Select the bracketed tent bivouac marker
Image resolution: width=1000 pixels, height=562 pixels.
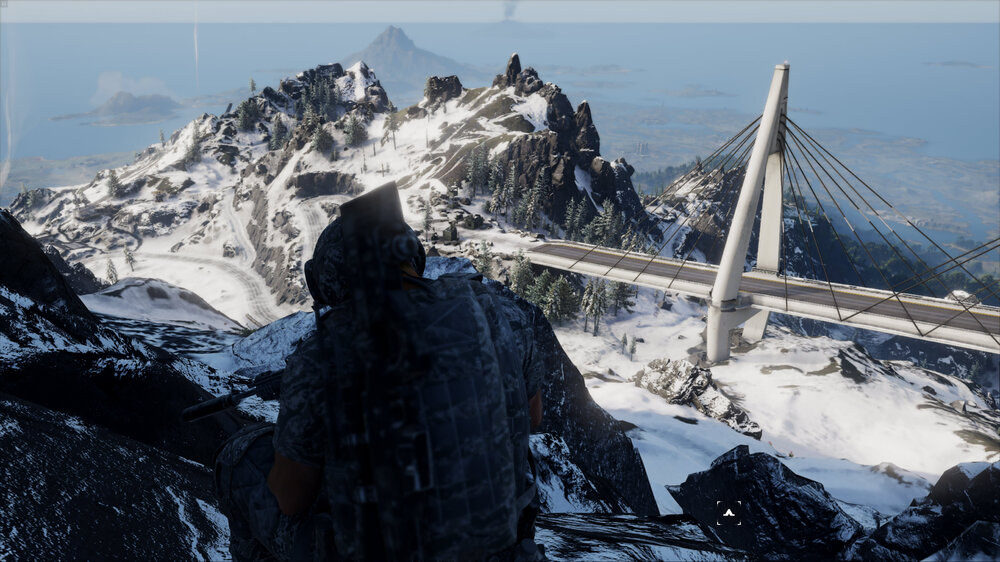tap(729, 513)
